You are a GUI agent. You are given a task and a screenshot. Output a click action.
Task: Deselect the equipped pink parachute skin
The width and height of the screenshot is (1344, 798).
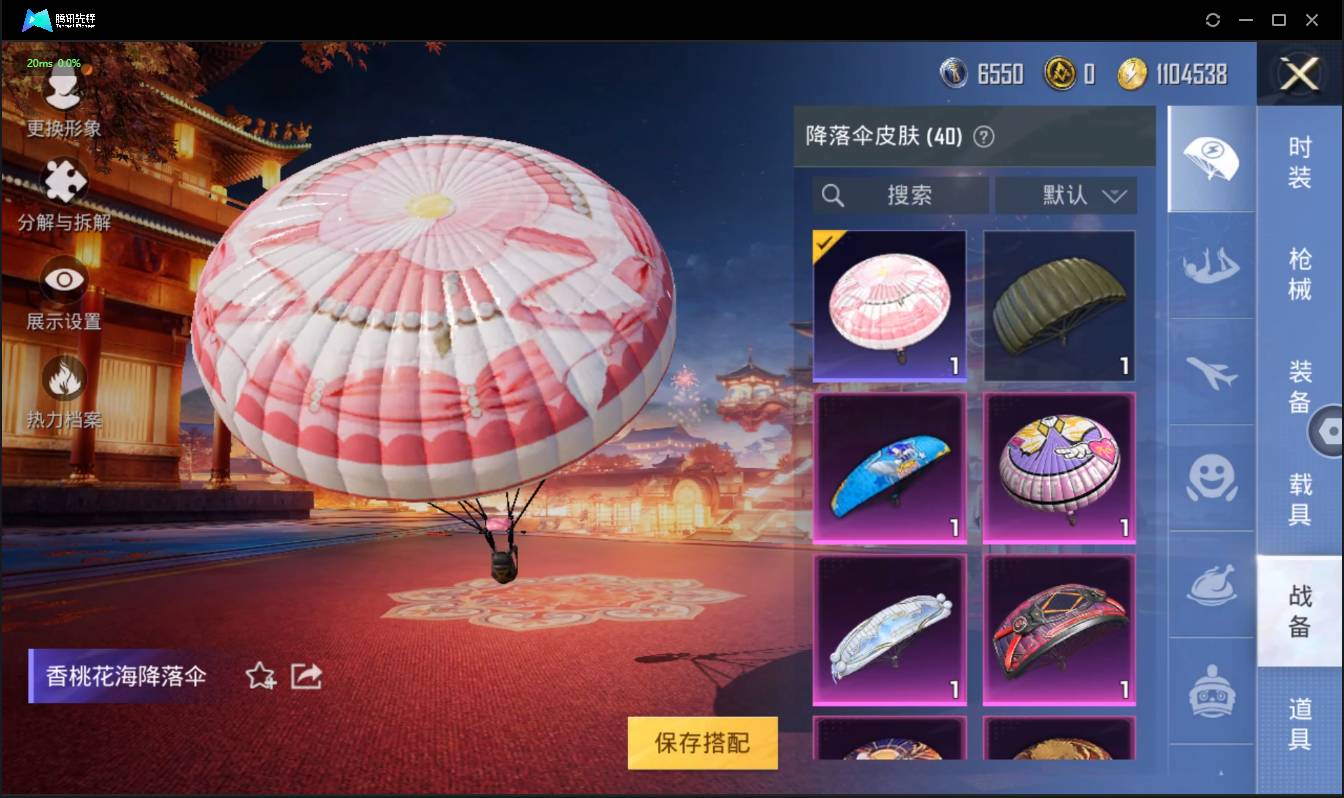pyautogui.click(x=889, y=305)
